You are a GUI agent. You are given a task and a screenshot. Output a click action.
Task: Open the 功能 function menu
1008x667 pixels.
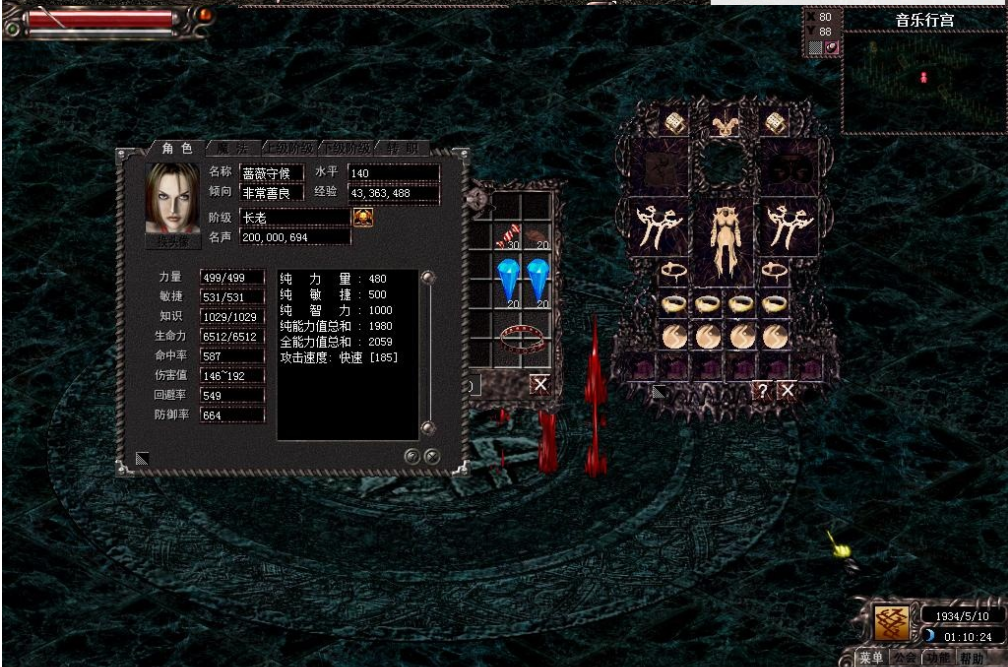coord(937,658)
